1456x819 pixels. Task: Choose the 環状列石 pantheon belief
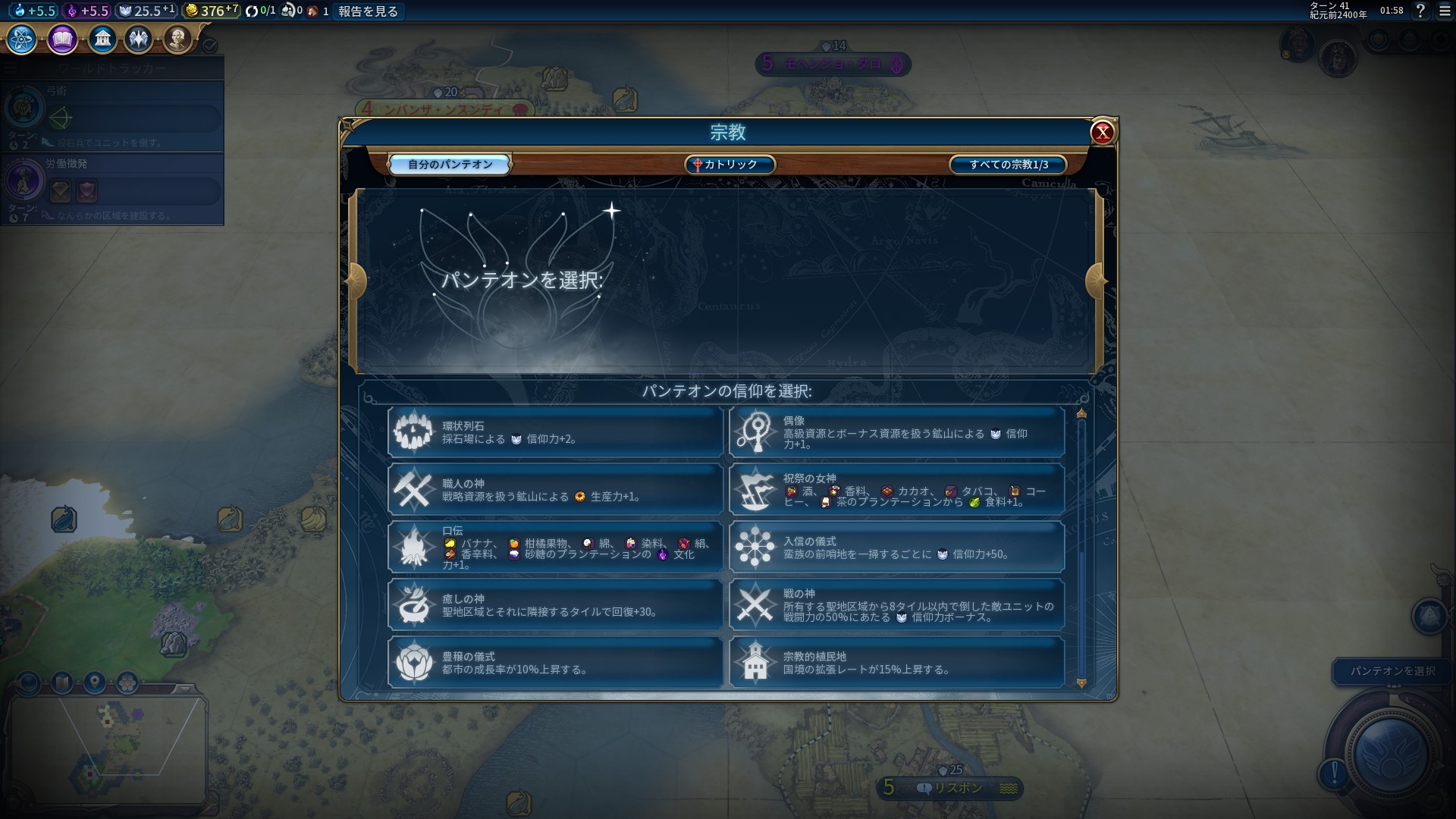tap(555, 432)
